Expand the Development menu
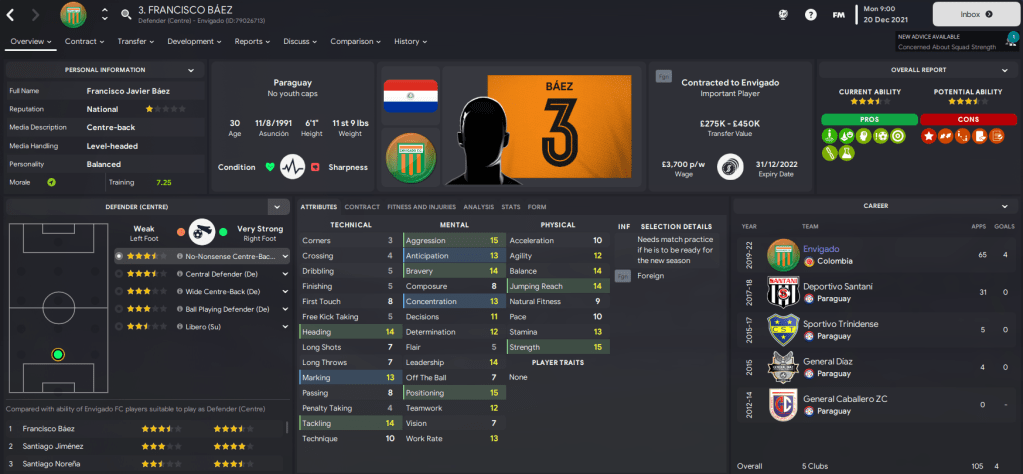1023x474 pixels. [194, 42]
